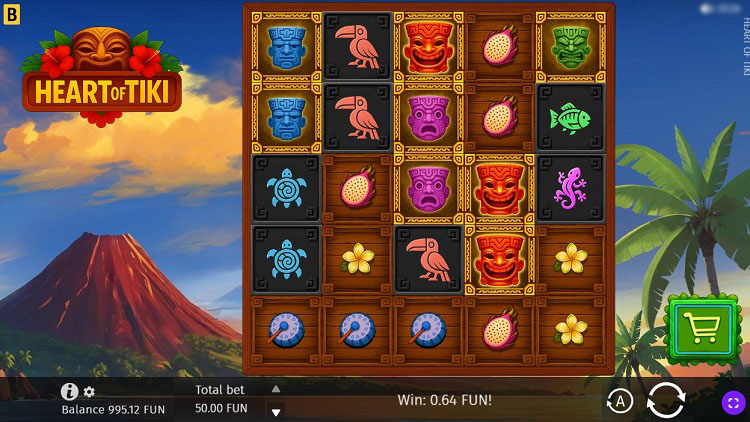
Task: Spin the reels with the circular arrows button
Action: click(x=666, y=401)
